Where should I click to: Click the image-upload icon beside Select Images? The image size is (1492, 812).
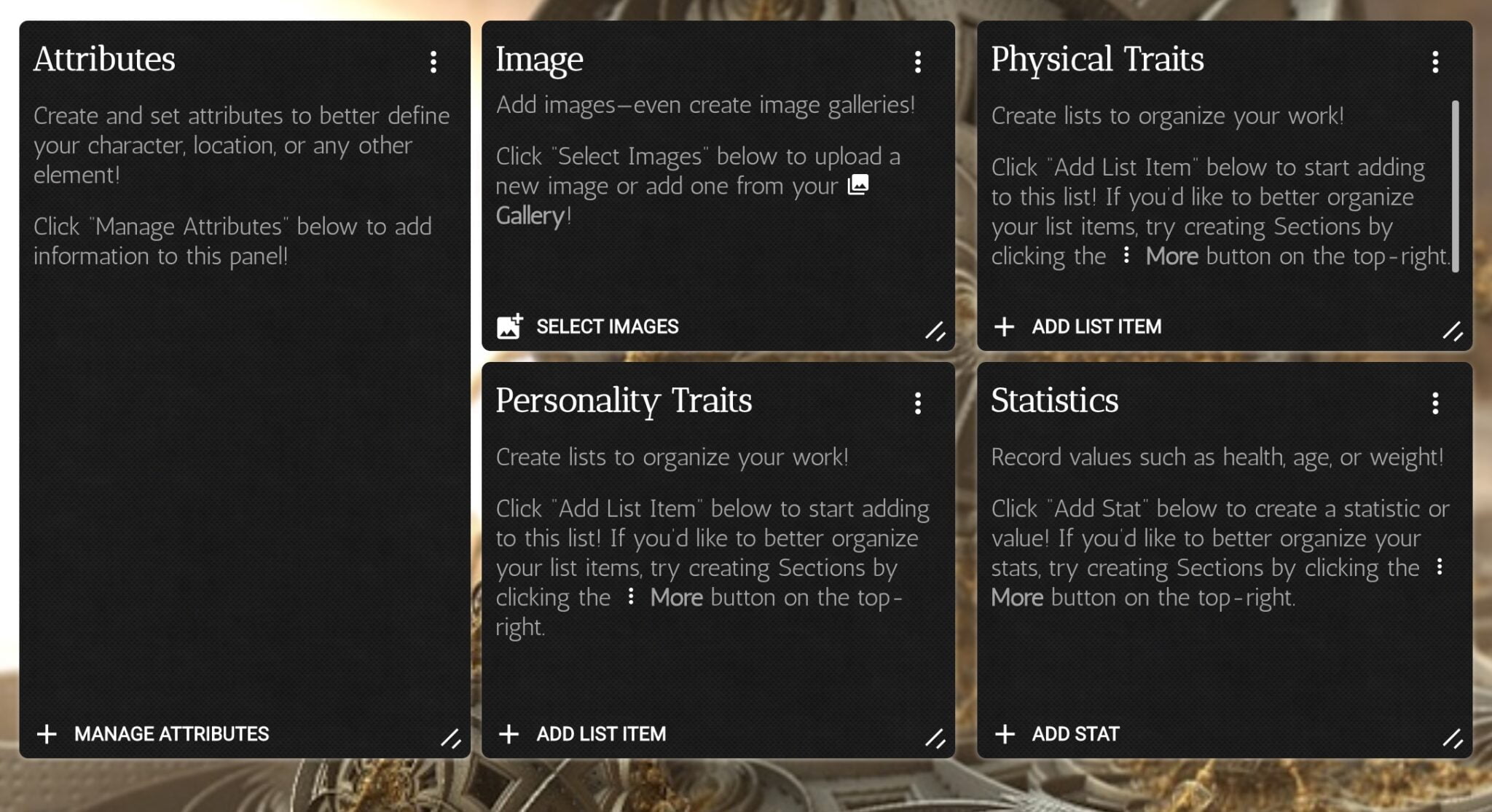tap(510, 327)
